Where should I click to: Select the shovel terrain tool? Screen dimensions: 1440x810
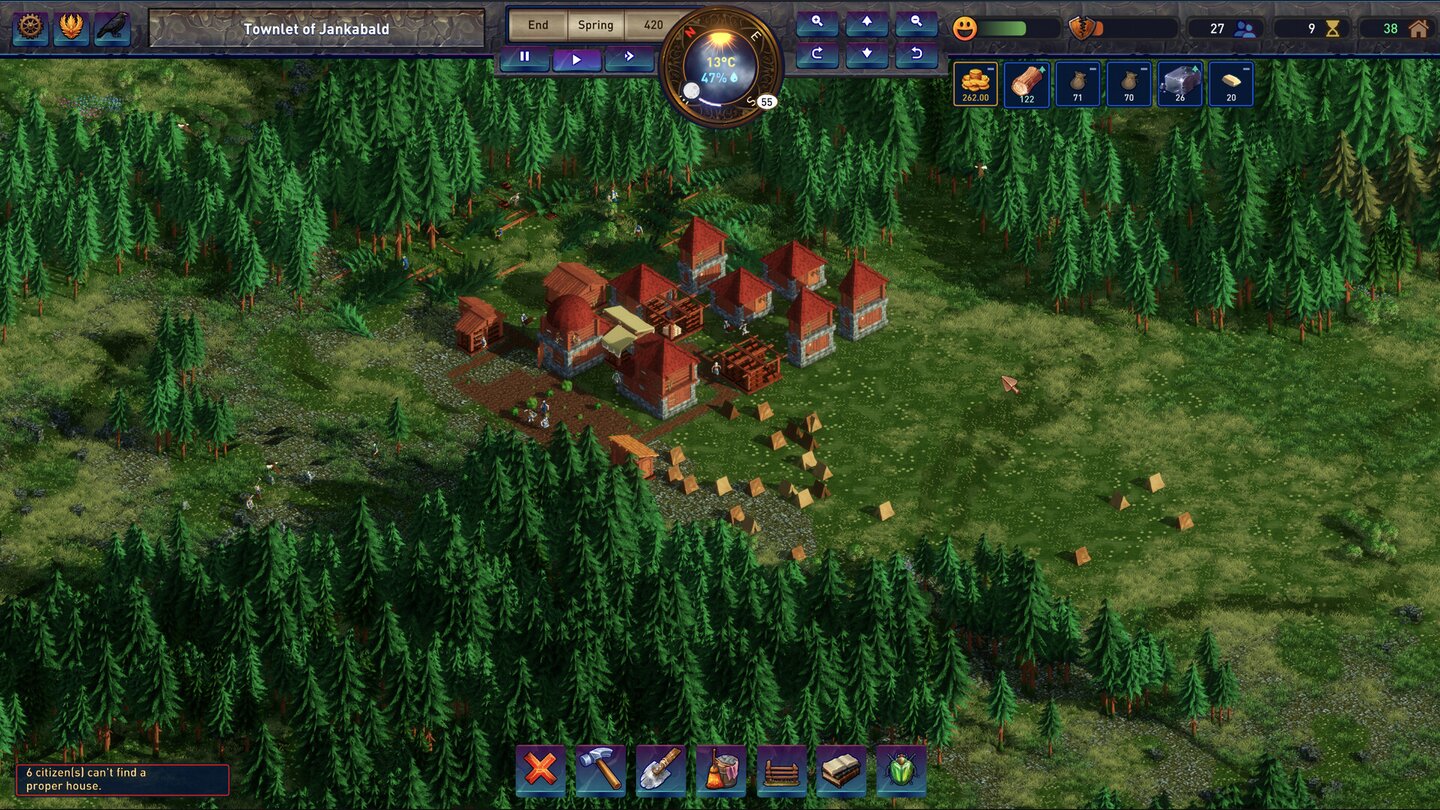point(660,770)
